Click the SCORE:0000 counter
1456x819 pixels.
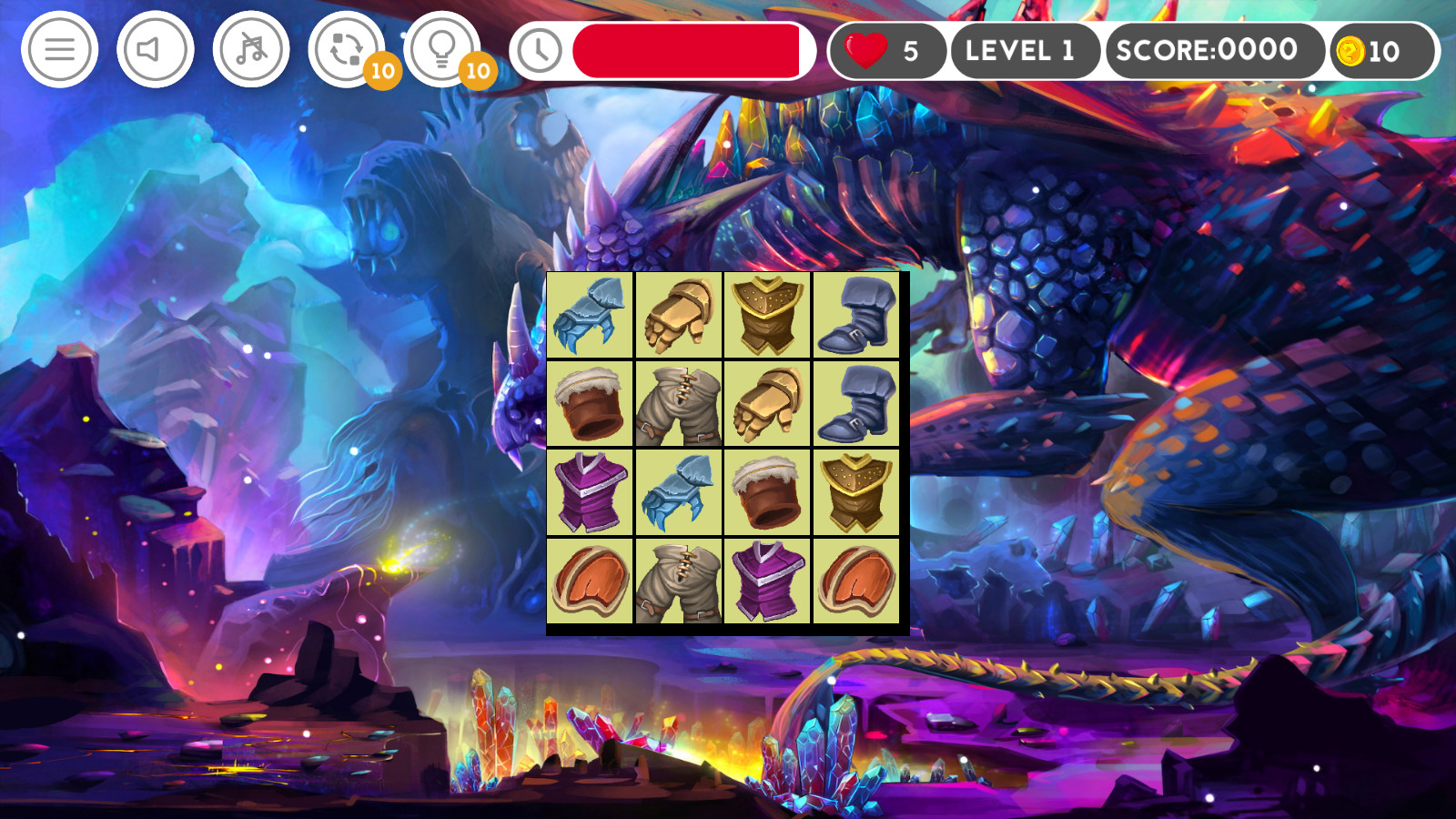tap(1206, 50)
